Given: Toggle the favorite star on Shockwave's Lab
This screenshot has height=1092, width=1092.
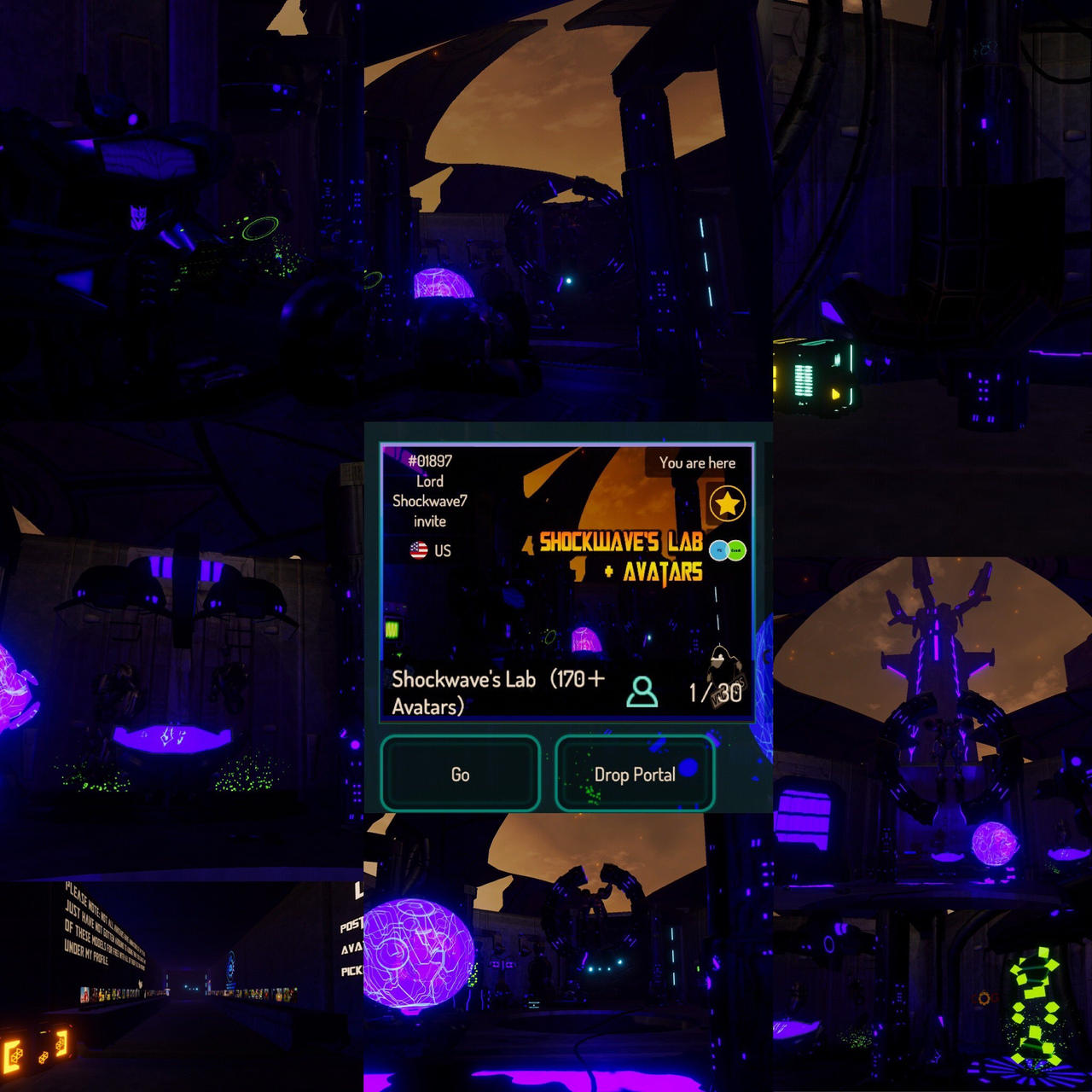Looking at the screenshot, I should click(728, 503).
